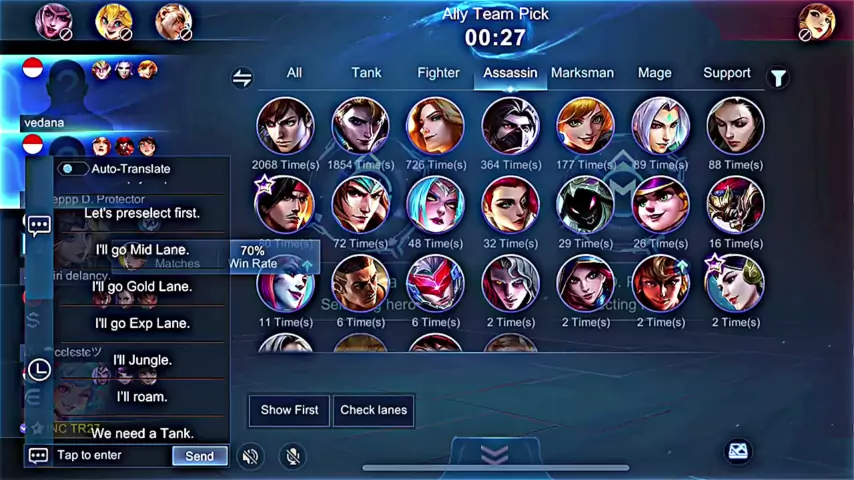Viewport: 854px width, 480px height.
Task: Choose quick chat "I'll go Mid Lane."
Action: (x=142, y=250)
